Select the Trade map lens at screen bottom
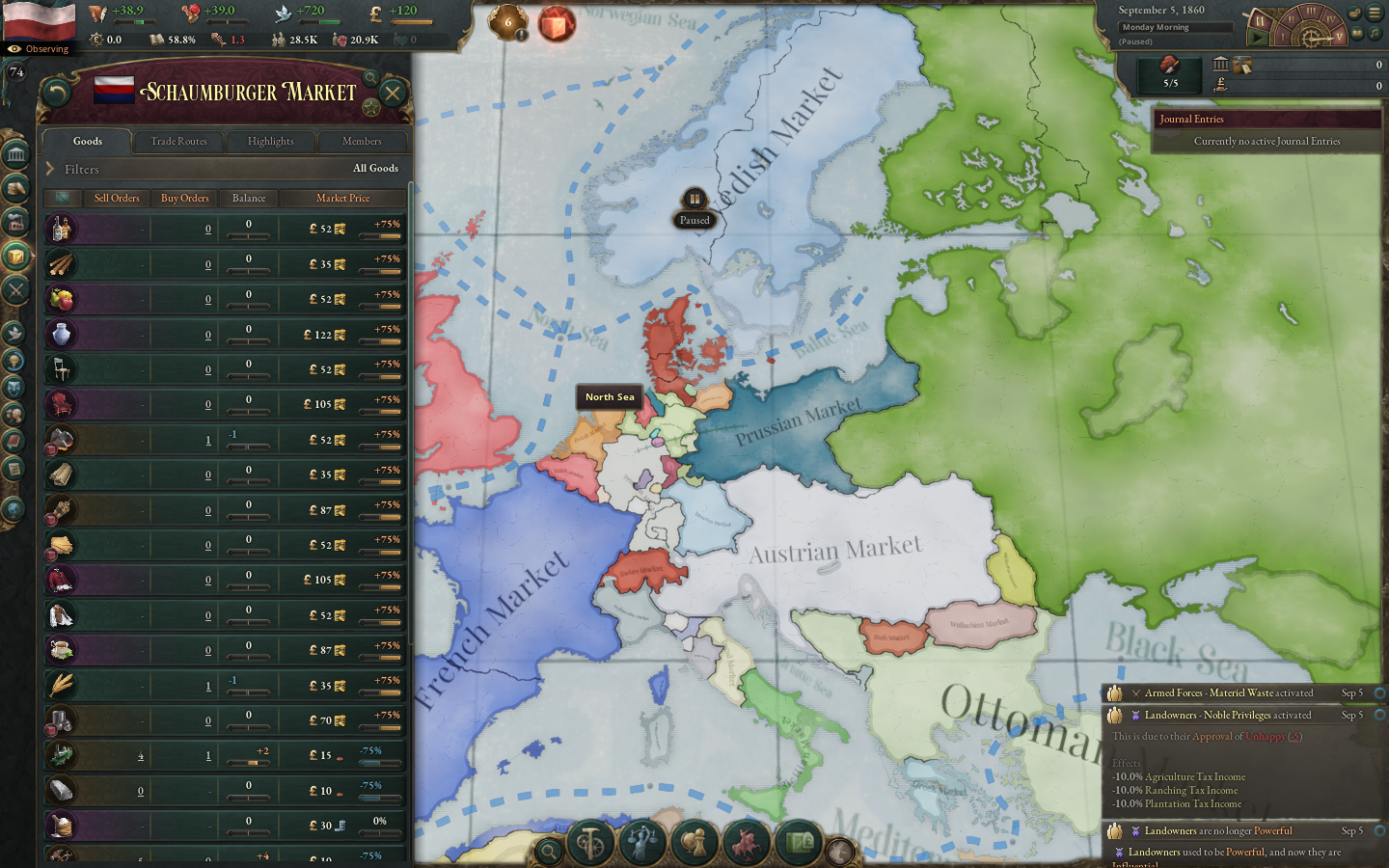1389x868 pixels. [x=799, y=841]
